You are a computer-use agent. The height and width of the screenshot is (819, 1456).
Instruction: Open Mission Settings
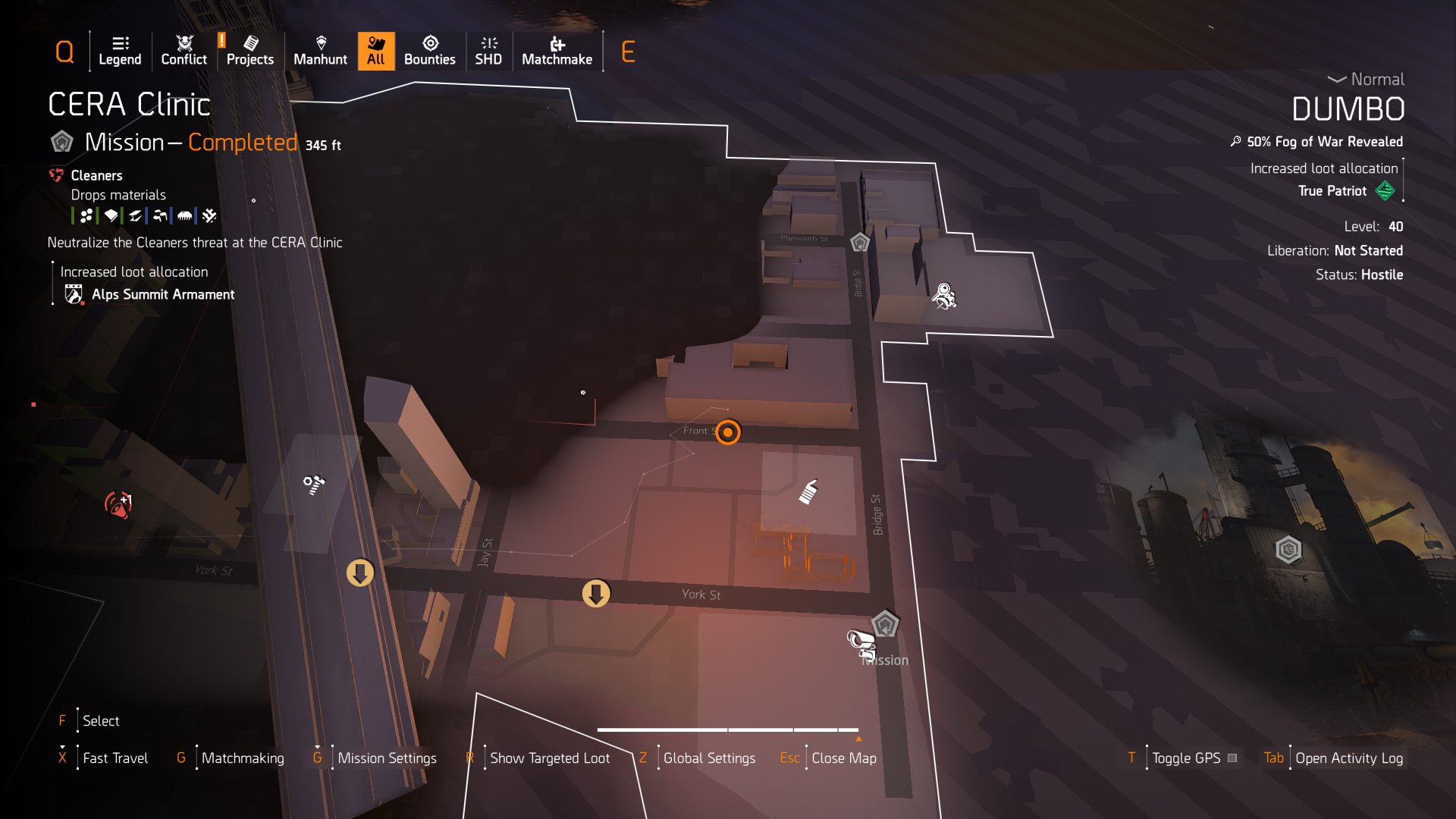(387, 758)
